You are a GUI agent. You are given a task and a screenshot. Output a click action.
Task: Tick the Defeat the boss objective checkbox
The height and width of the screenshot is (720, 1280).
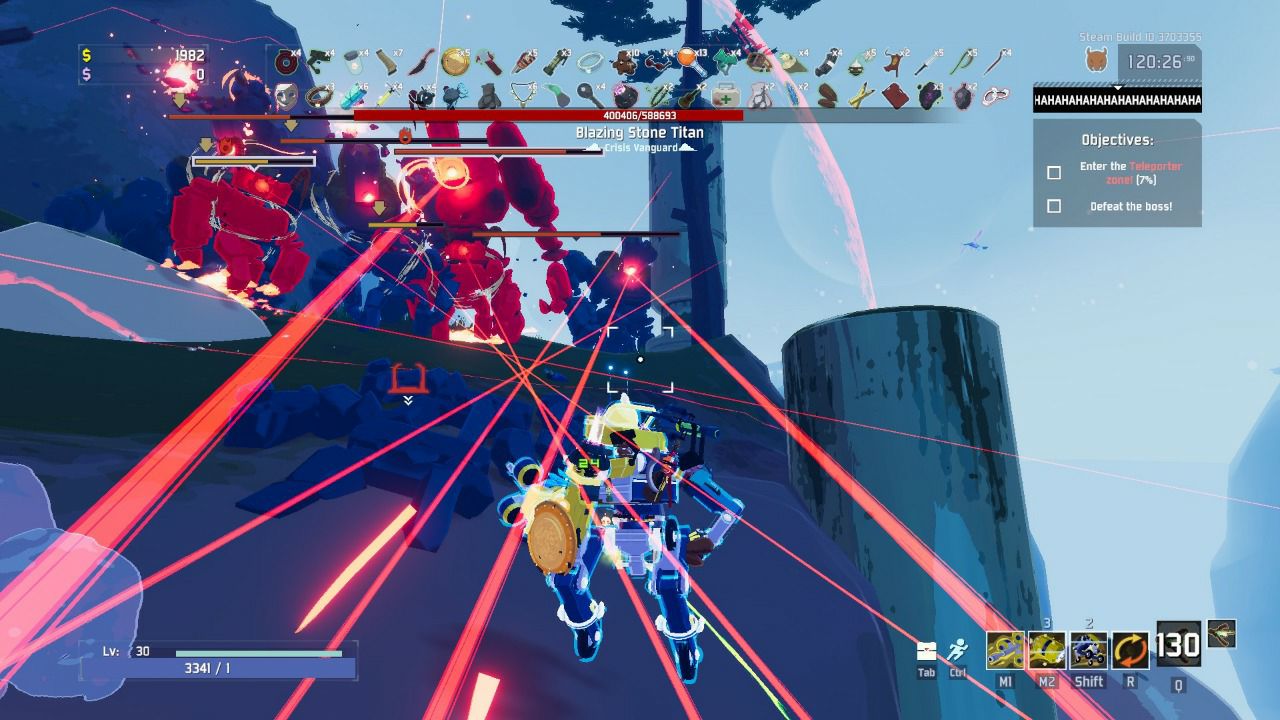(x=1053, y=208)
